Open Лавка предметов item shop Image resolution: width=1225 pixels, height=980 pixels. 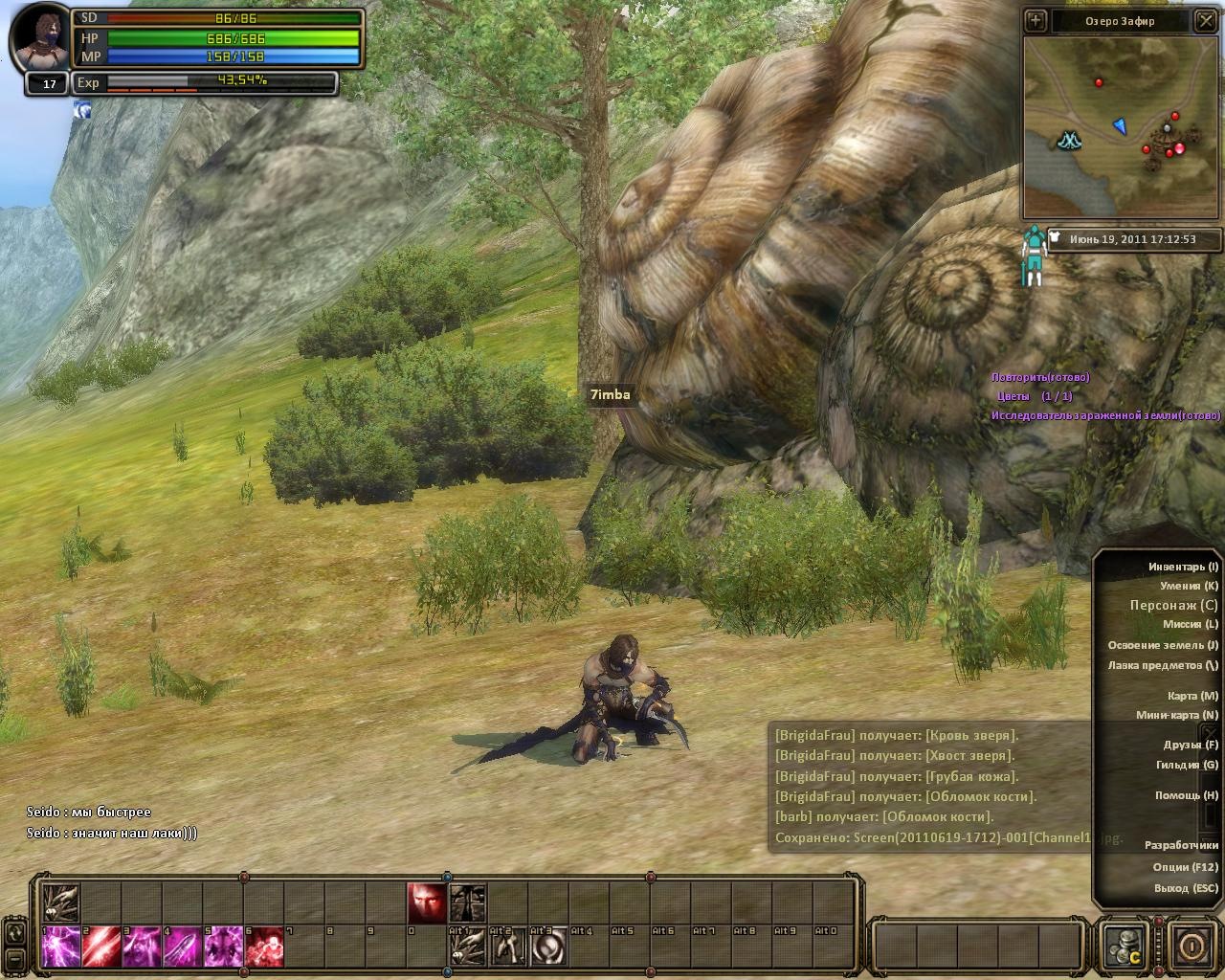click(1163, 665)
